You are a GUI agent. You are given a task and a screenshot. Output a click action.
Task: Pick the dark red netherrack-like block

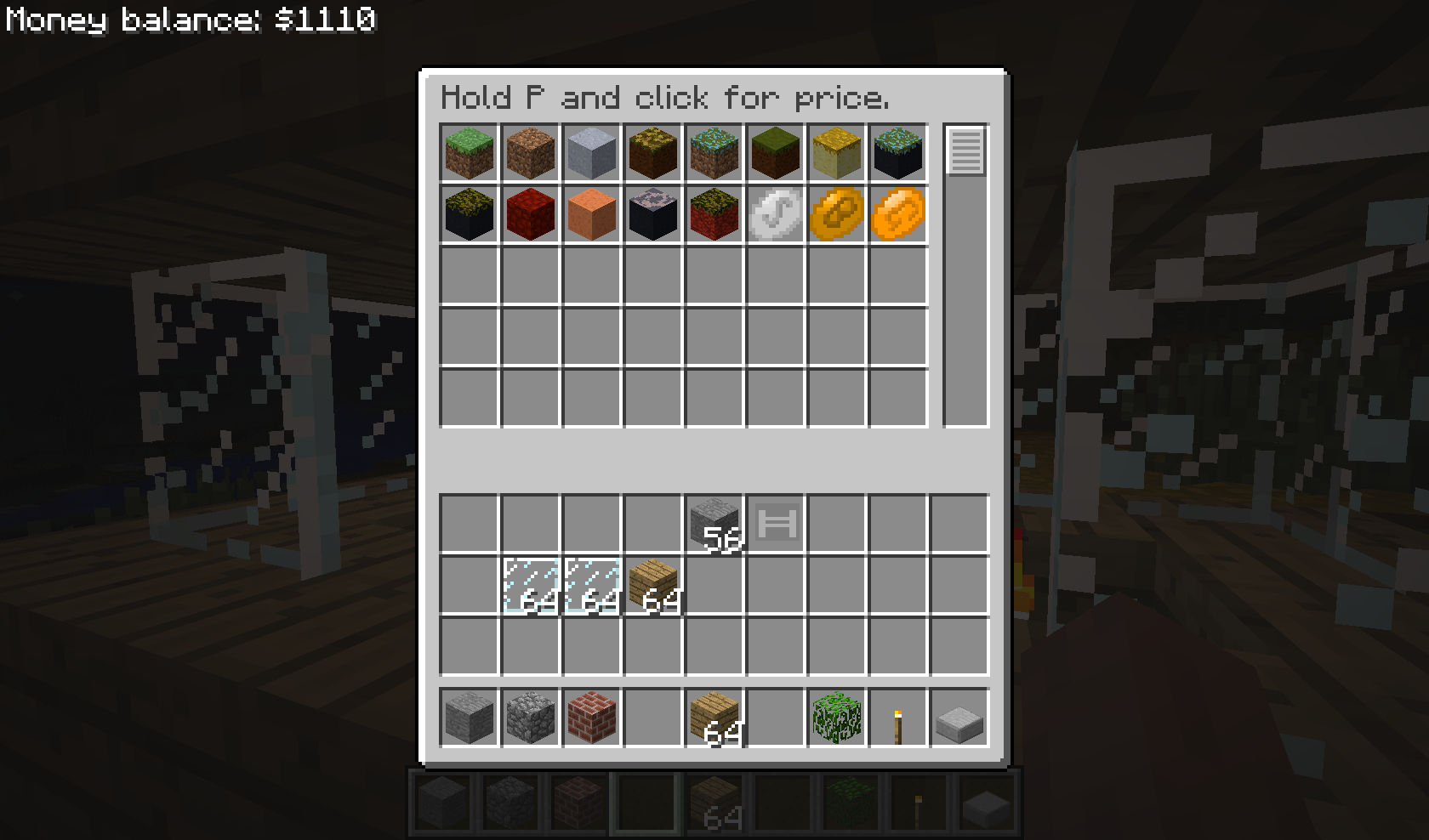[x=531, y=214]
